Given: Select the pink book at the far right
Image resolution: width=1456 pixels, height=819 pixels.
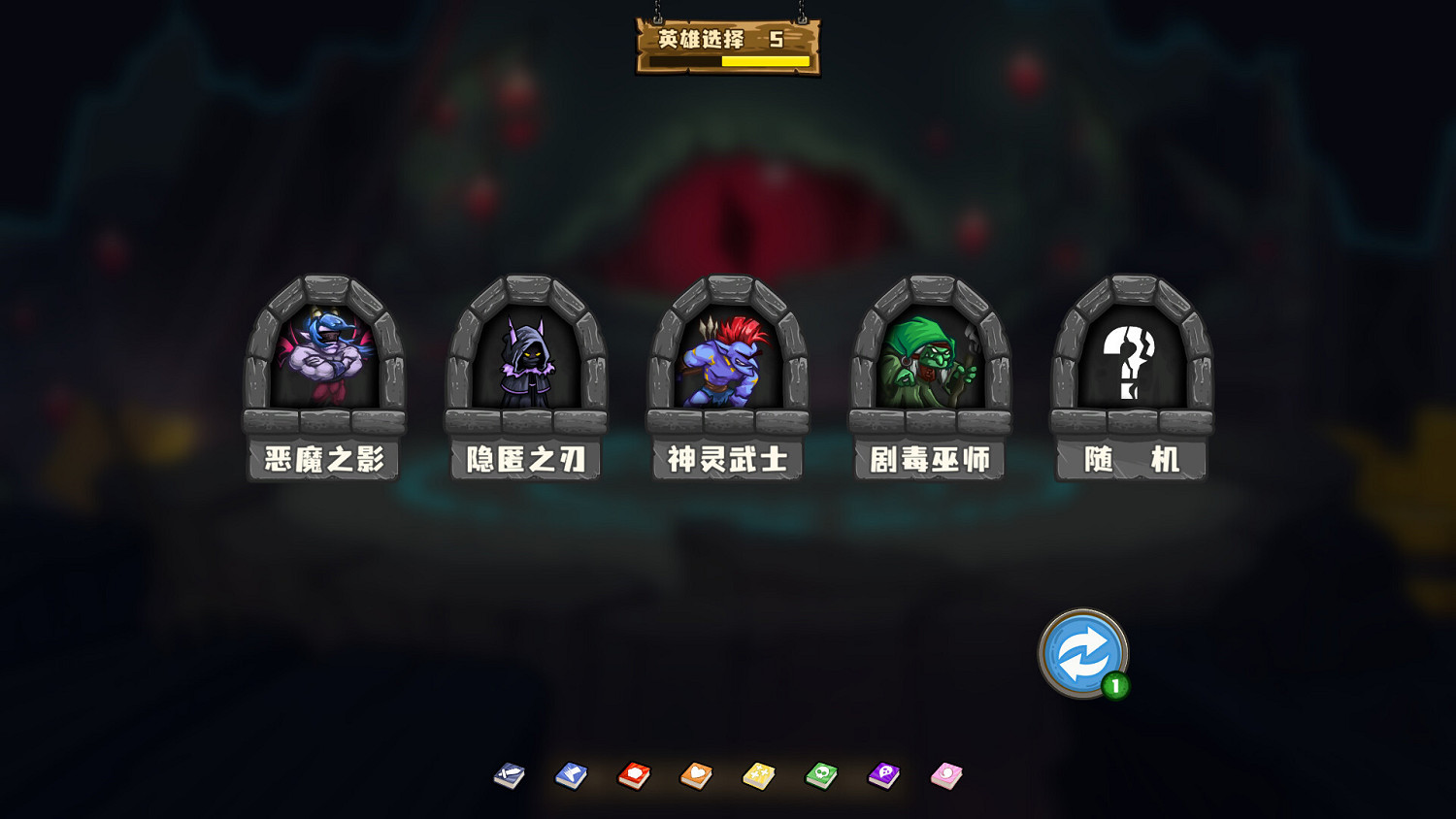Looking at the screenshot, I should [x=946, y=775].
